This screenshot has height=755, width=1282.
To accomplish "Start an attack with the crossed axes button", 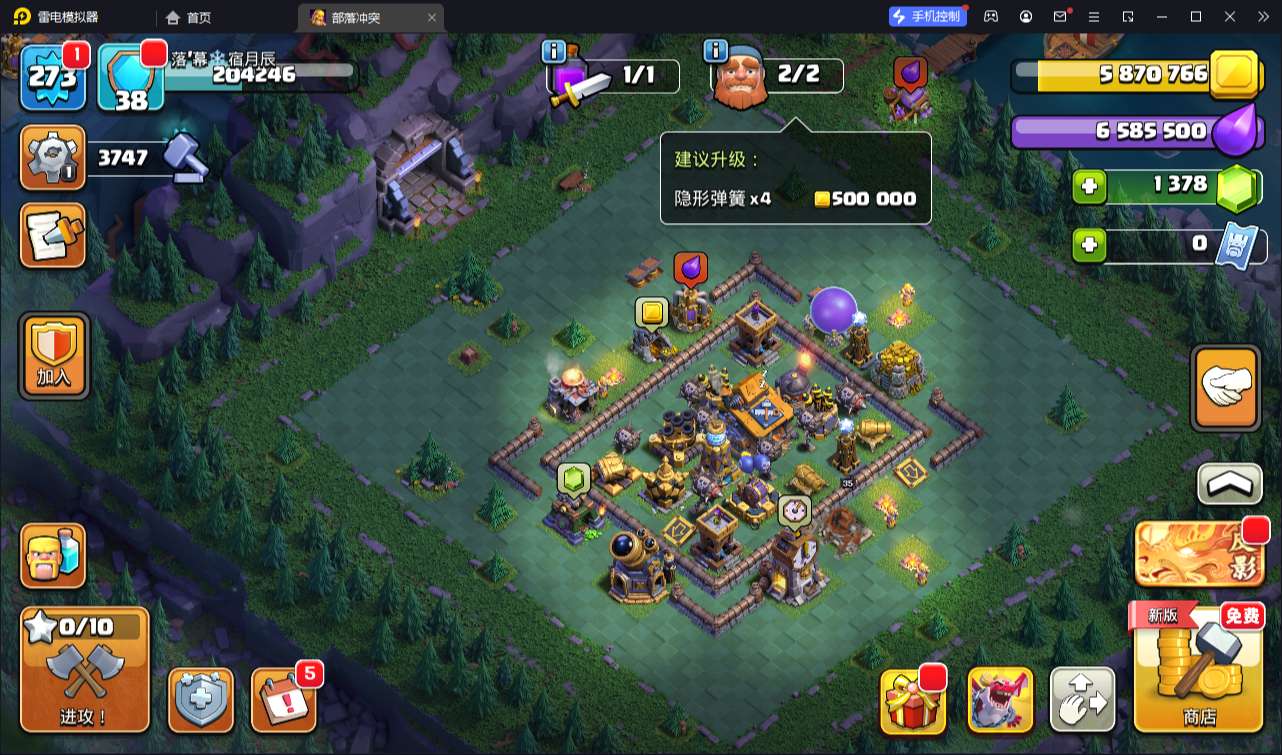I will coord(84,669).
